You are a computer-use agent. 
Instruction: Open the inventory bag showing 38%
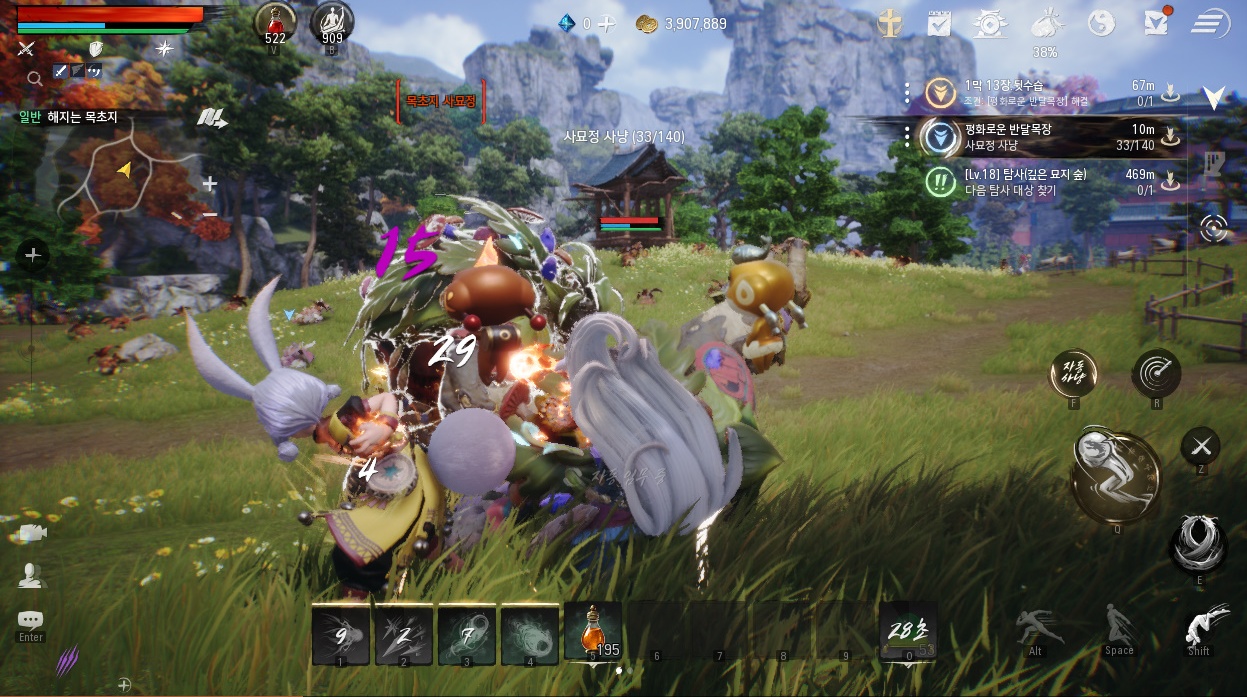[1046, 24]
